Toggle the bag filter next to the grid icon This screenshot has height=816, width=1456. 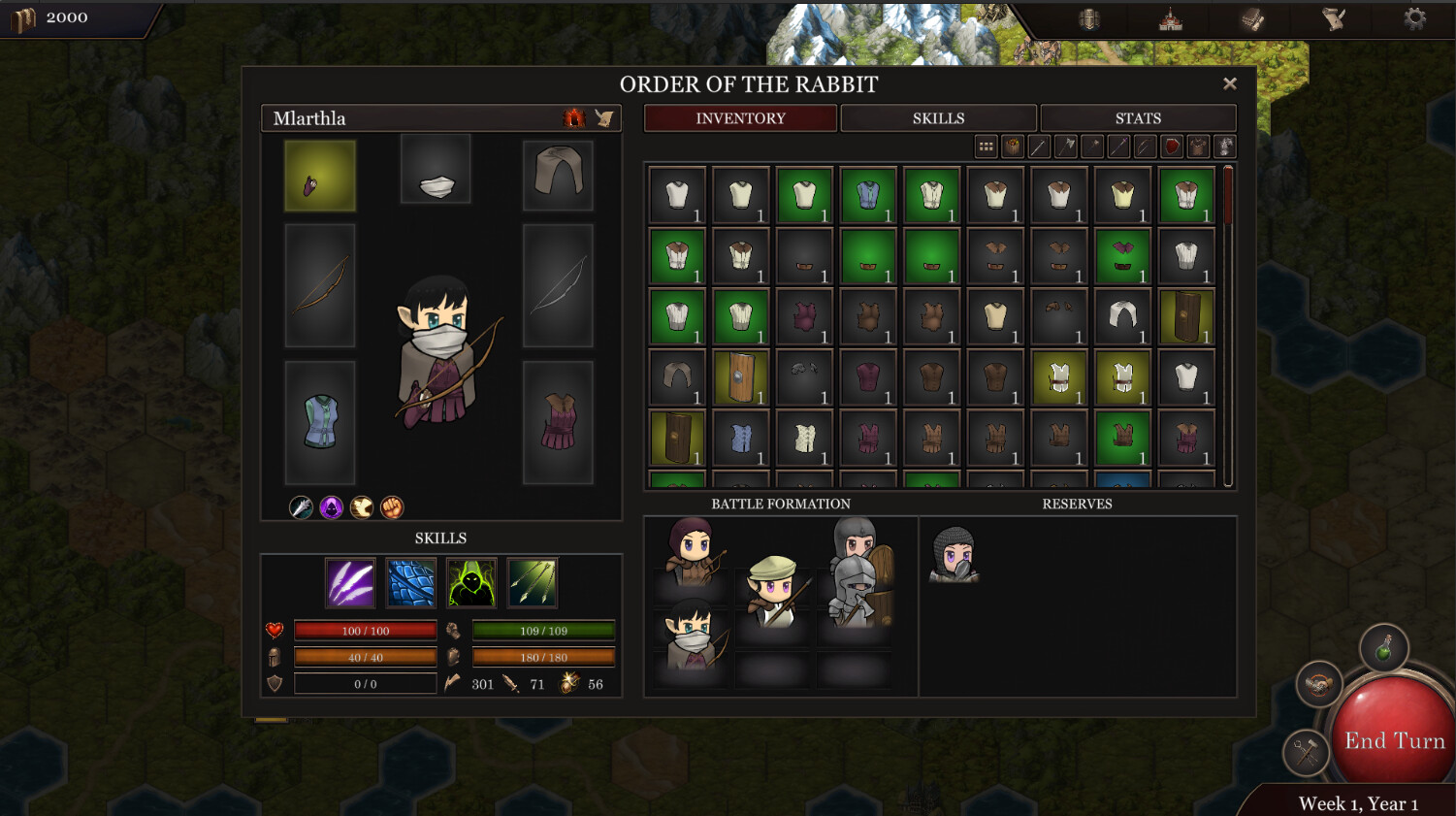[1013, 147]
